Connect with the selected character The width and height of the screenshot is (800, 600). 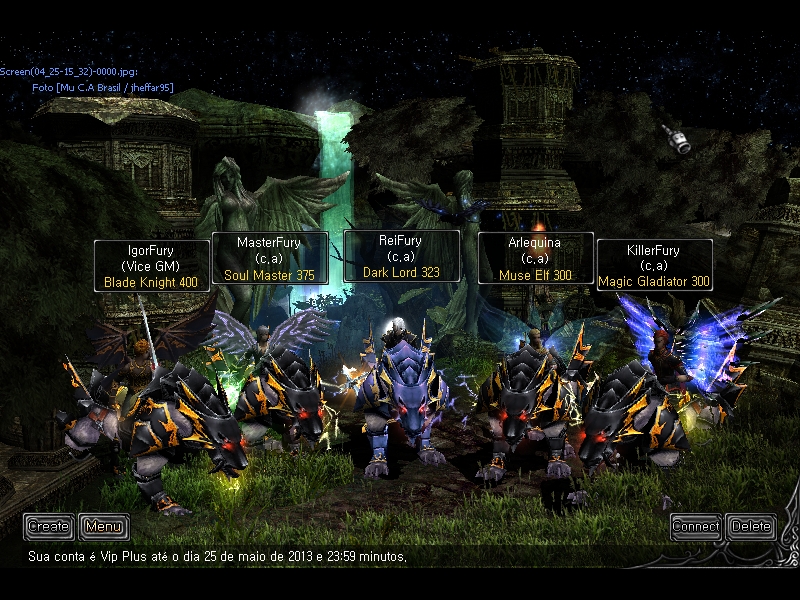pos(696,526)
